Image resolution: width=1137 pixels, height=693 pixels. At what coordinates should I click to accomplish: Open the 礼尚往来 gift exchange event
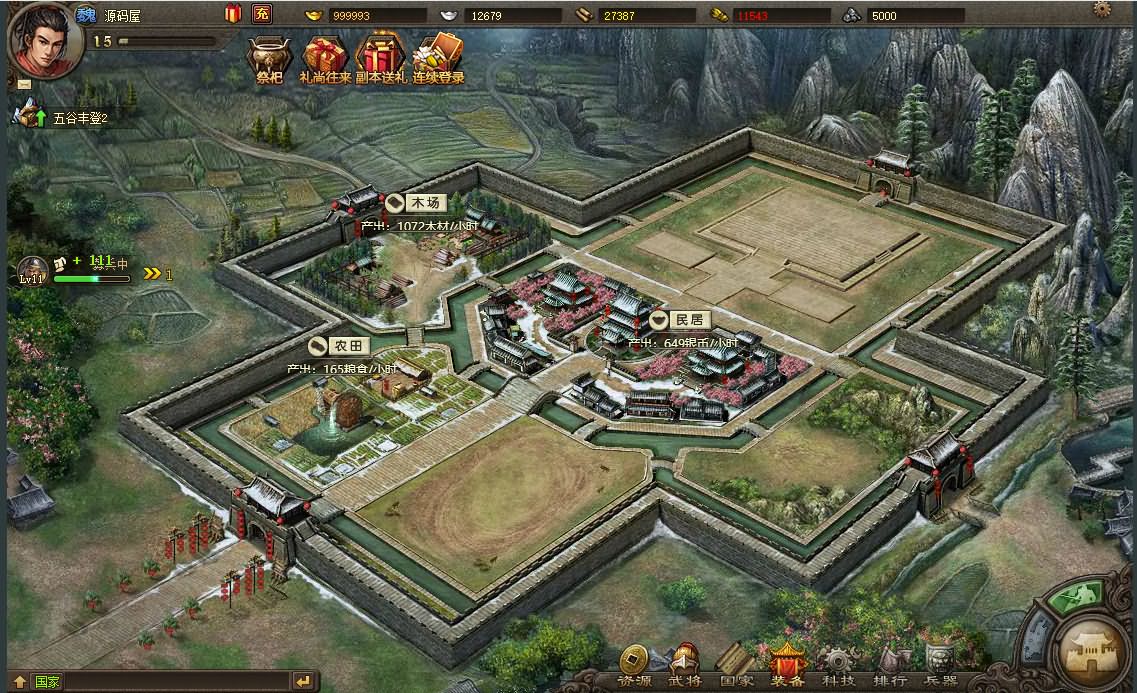pos(324,58)
